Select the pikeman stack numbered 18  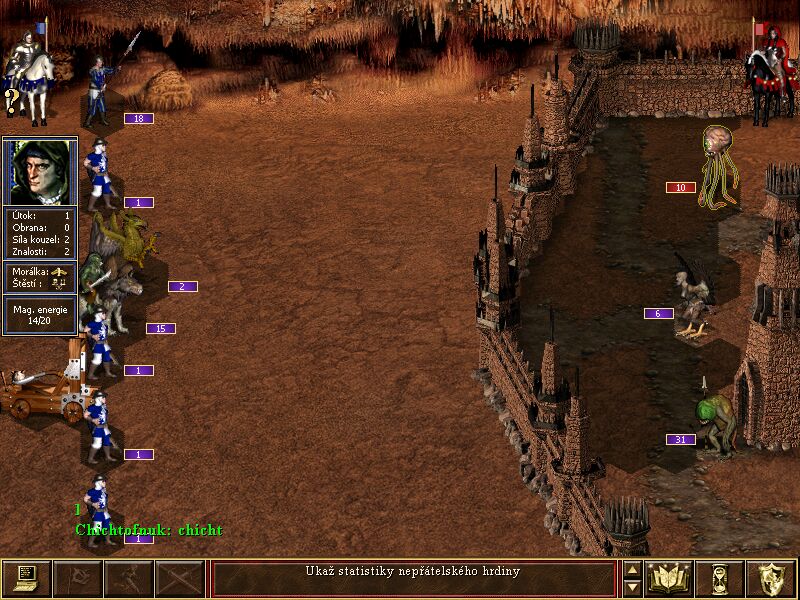coord(100,92)
